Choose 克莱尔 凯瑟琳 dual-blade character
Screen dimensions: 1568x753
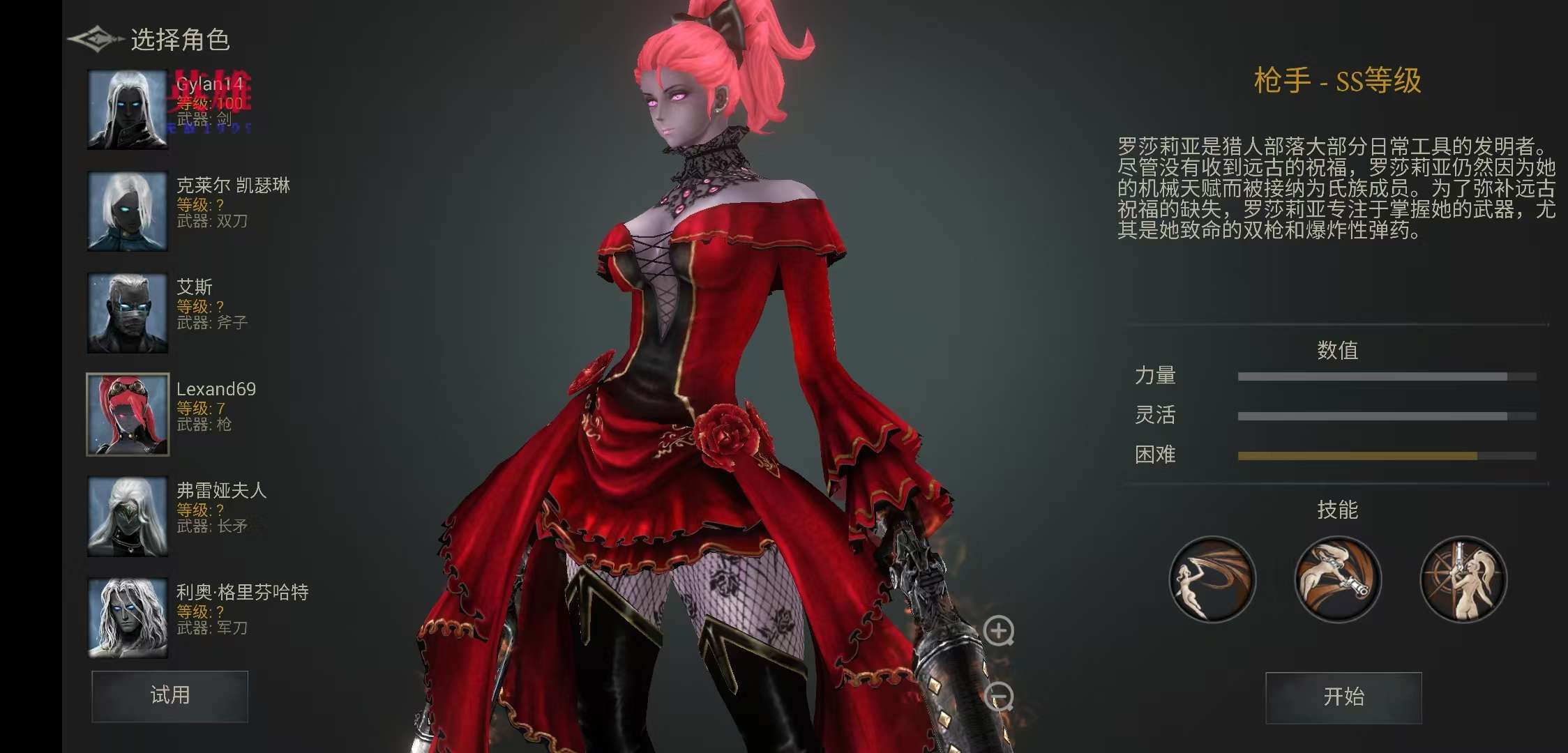pyautogui.click(x=128, y=211)
